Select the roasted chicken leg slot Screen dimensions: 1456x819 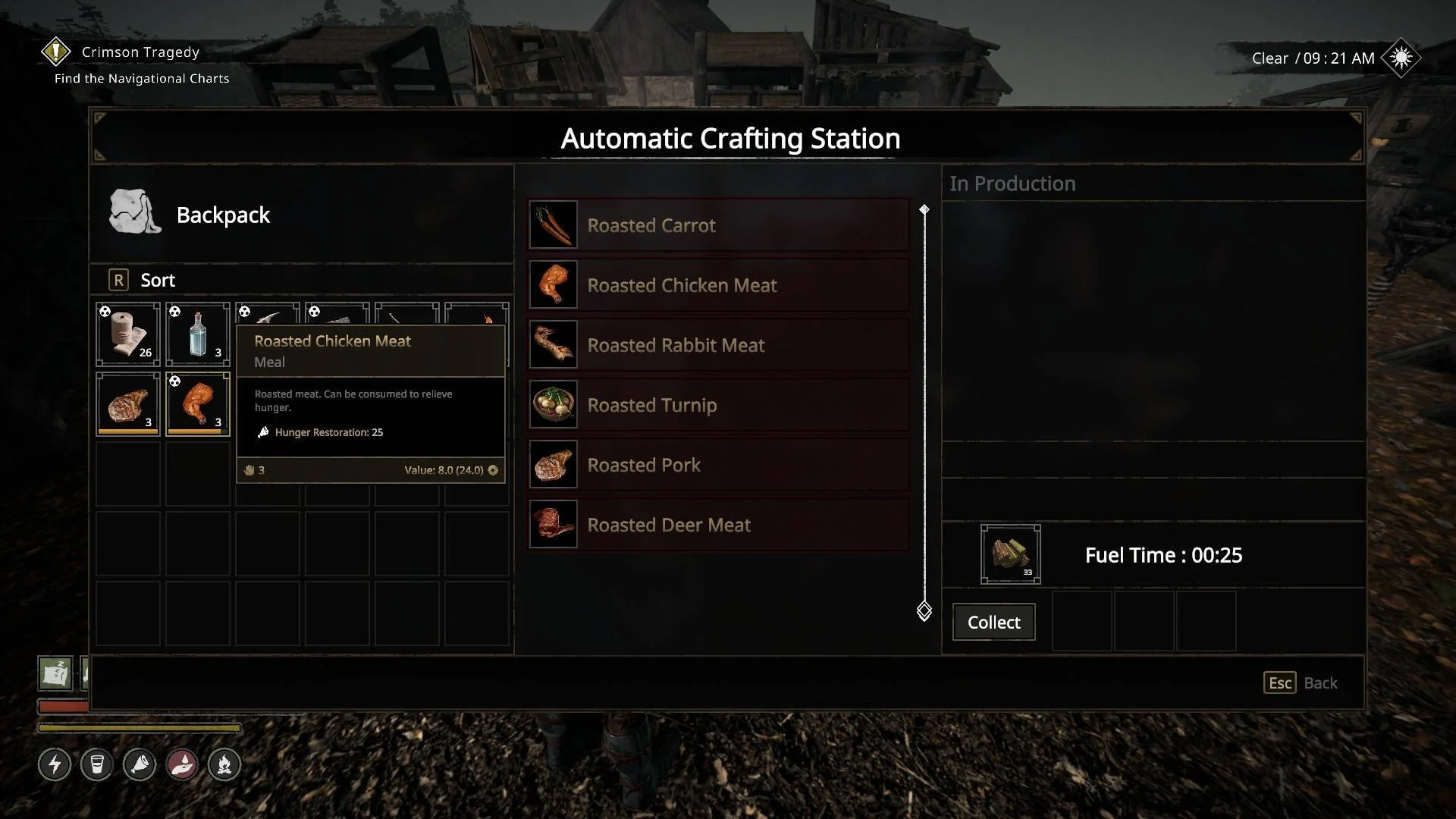click(198, 404)
